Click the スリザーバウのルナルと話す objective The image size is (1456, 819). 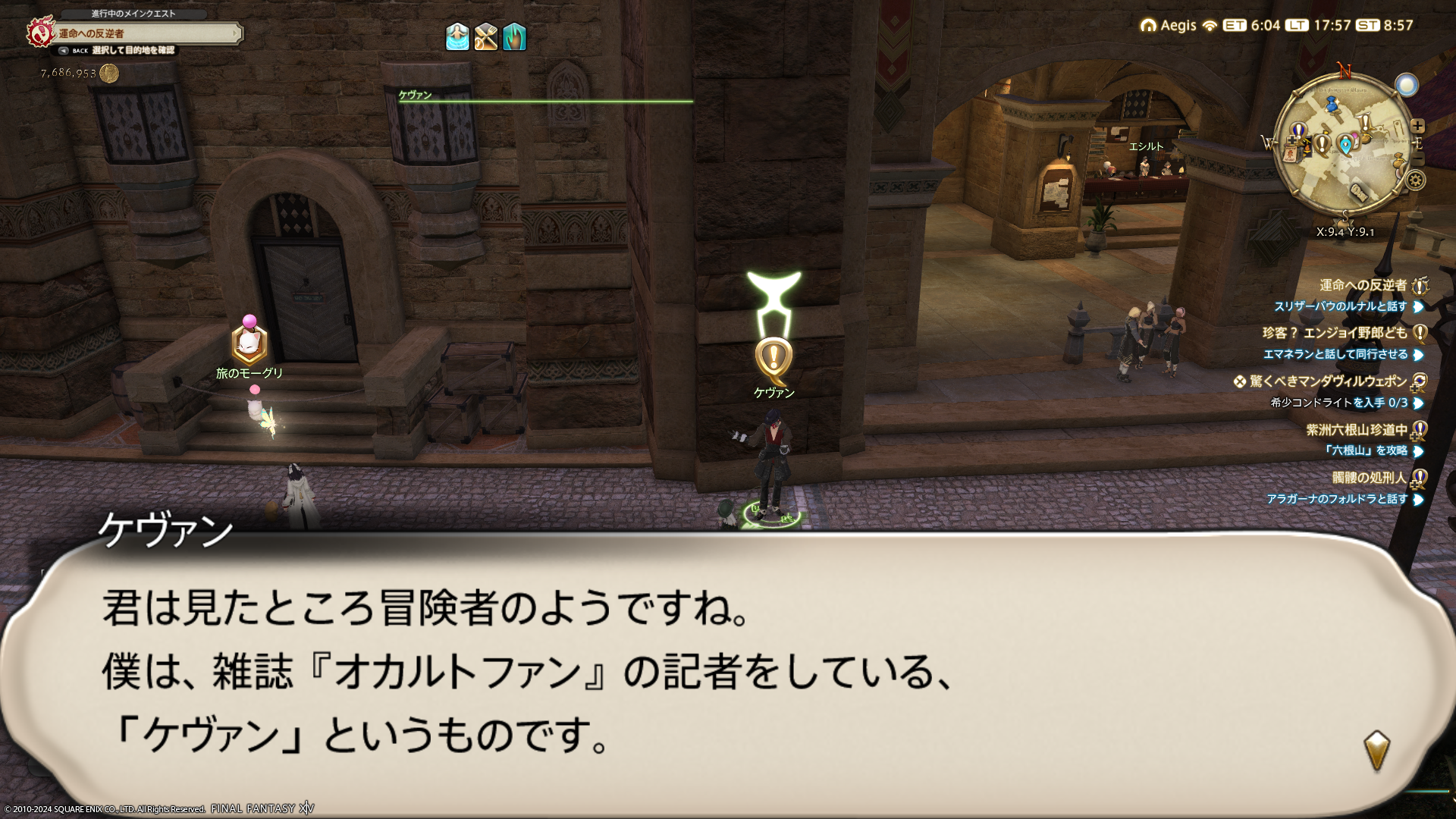pyautogui.click(x=1340, y=306)
